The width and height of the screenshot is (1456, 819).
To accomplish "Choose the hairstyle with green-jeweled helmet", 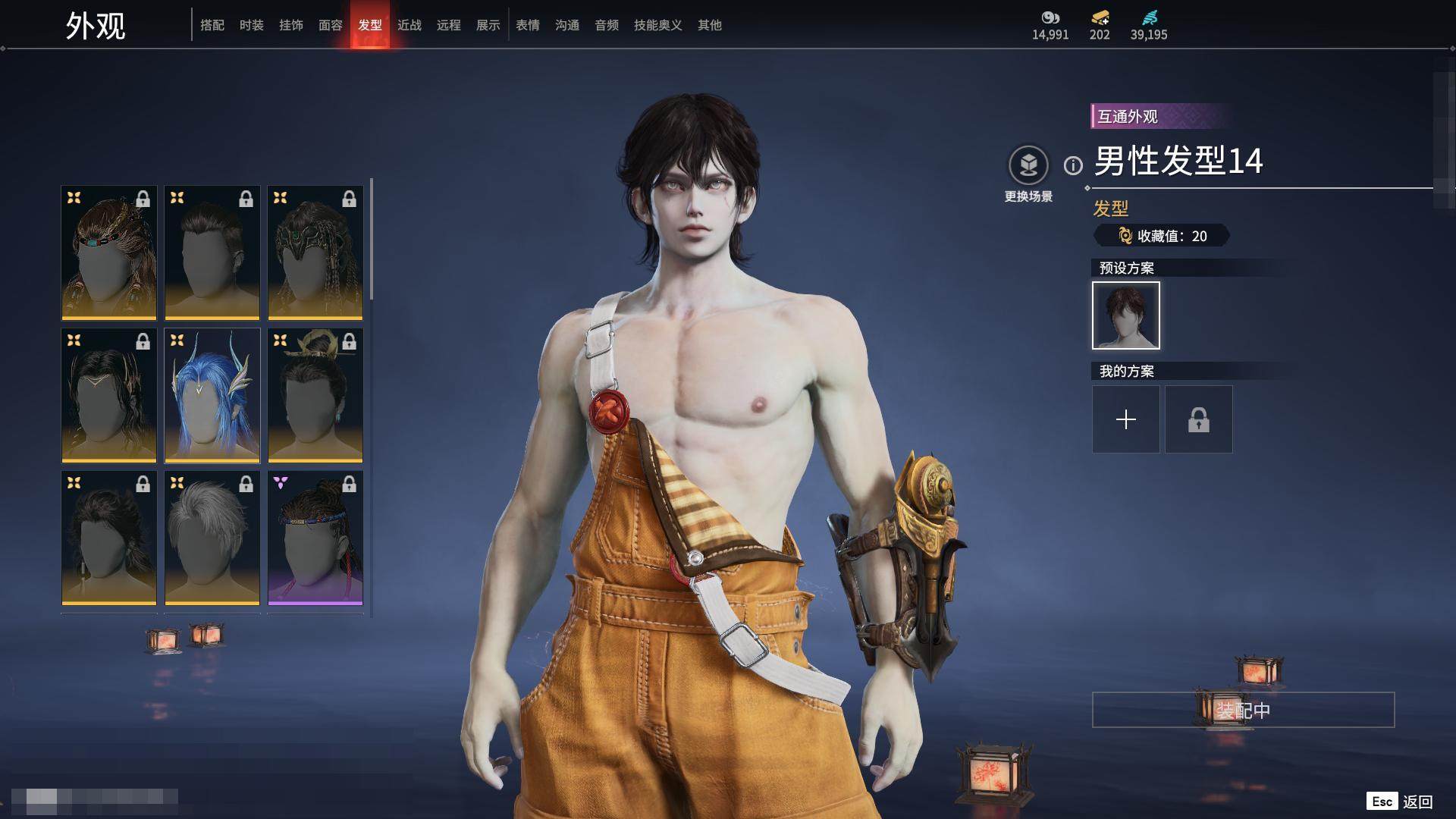I will 315,253.
